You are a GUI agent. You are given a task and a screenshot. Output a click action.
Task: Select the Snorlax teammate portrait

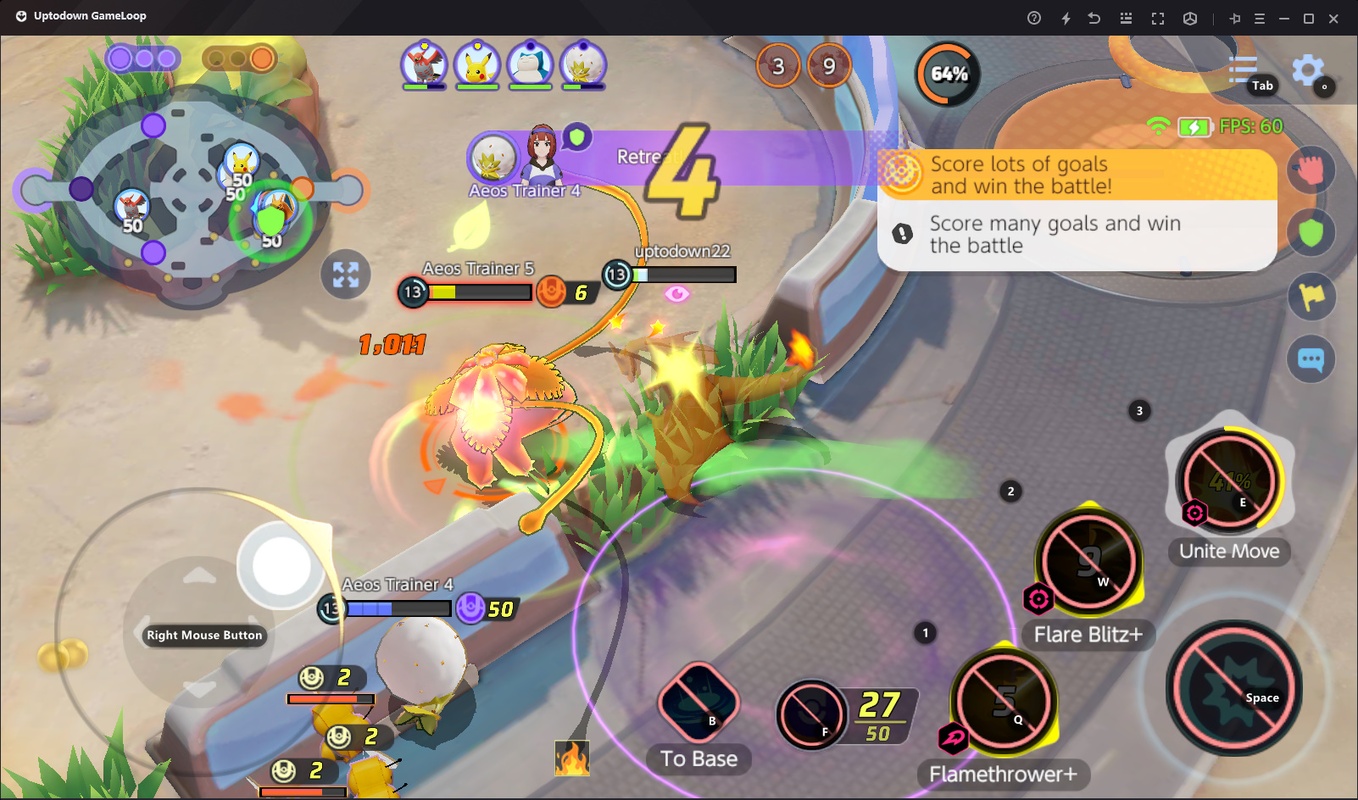click(530, 65)
